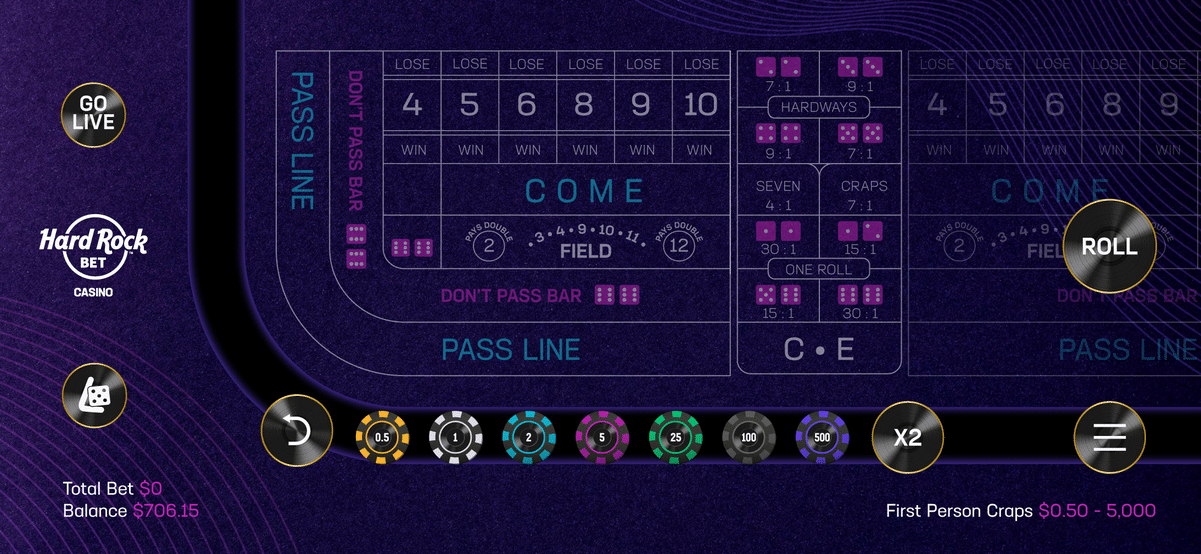Open the hamburger menu
Screen dimensions: 1201x554
[x=1109, y=437]
